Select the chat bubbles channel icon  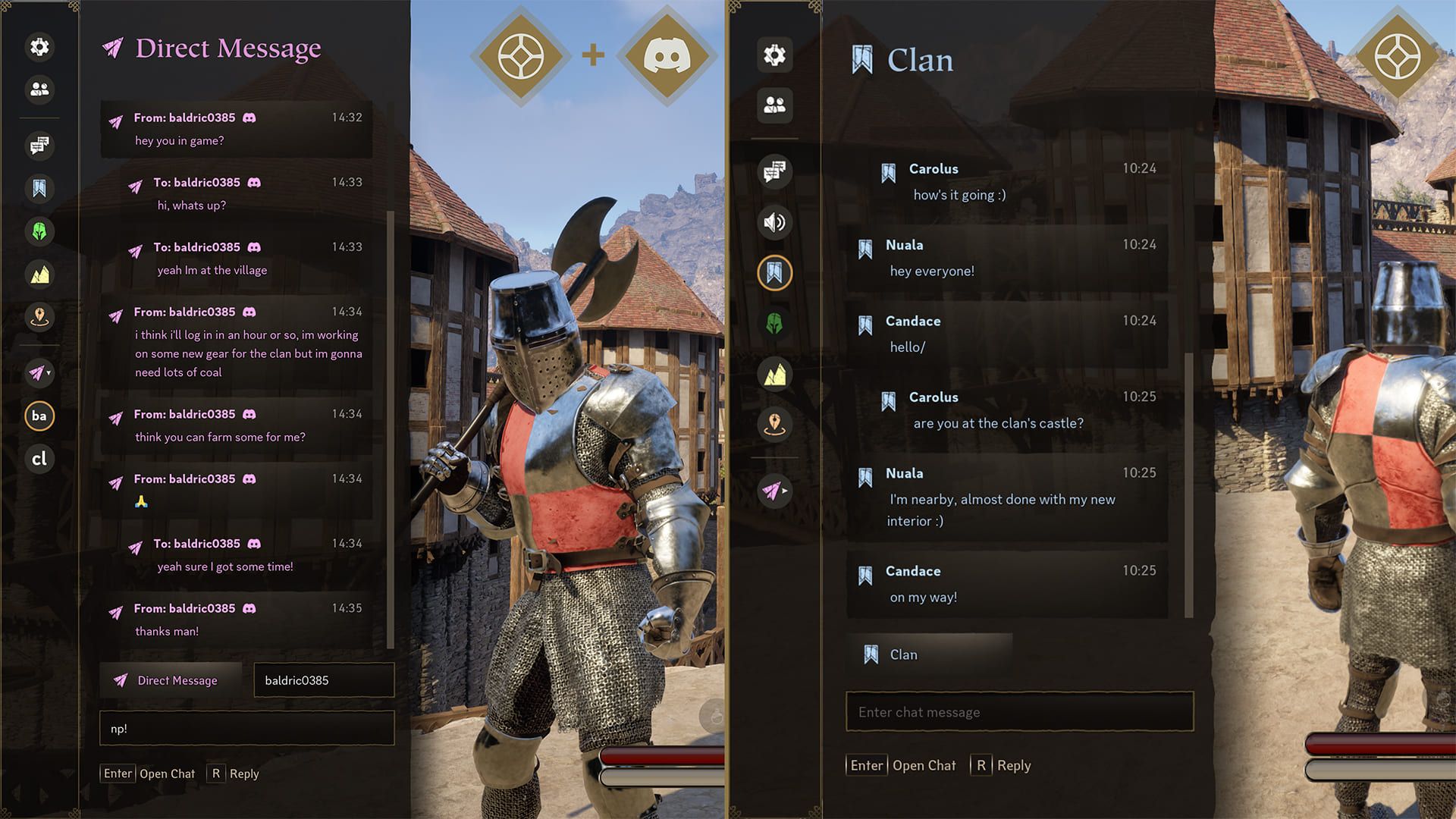click(x=39, y=146)
